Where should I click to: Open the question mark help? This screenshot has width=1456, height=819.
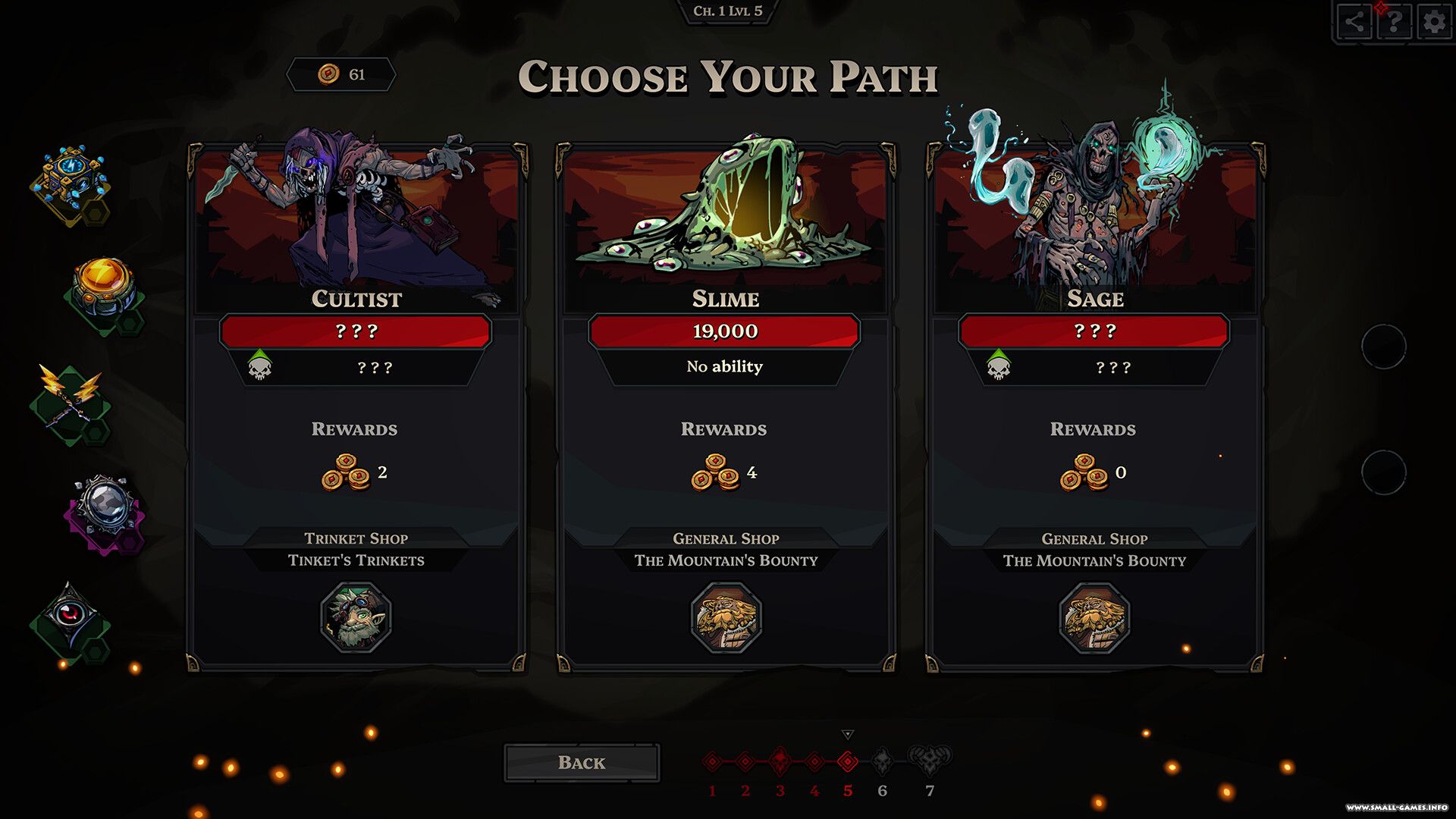[1394, 22]
